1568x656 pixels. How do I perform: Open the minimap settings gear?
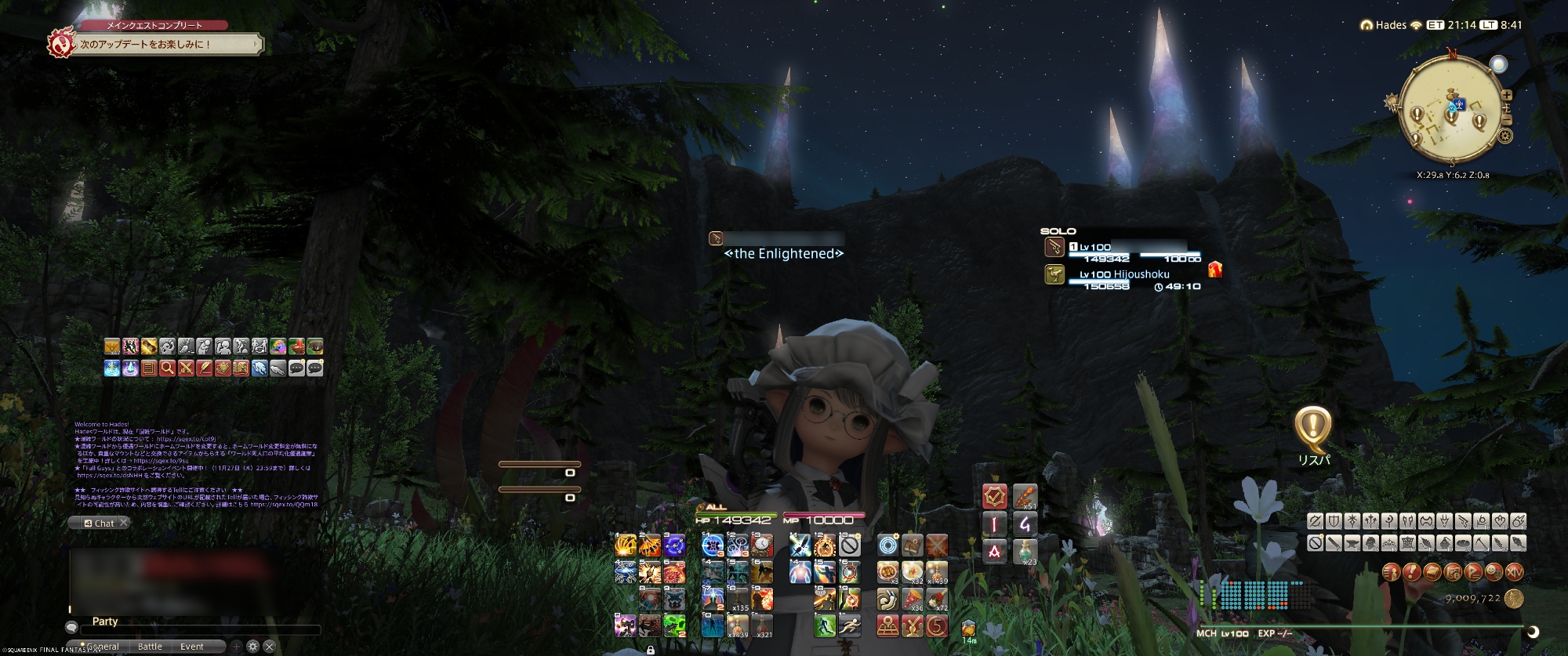click(x=1505, y=136)
